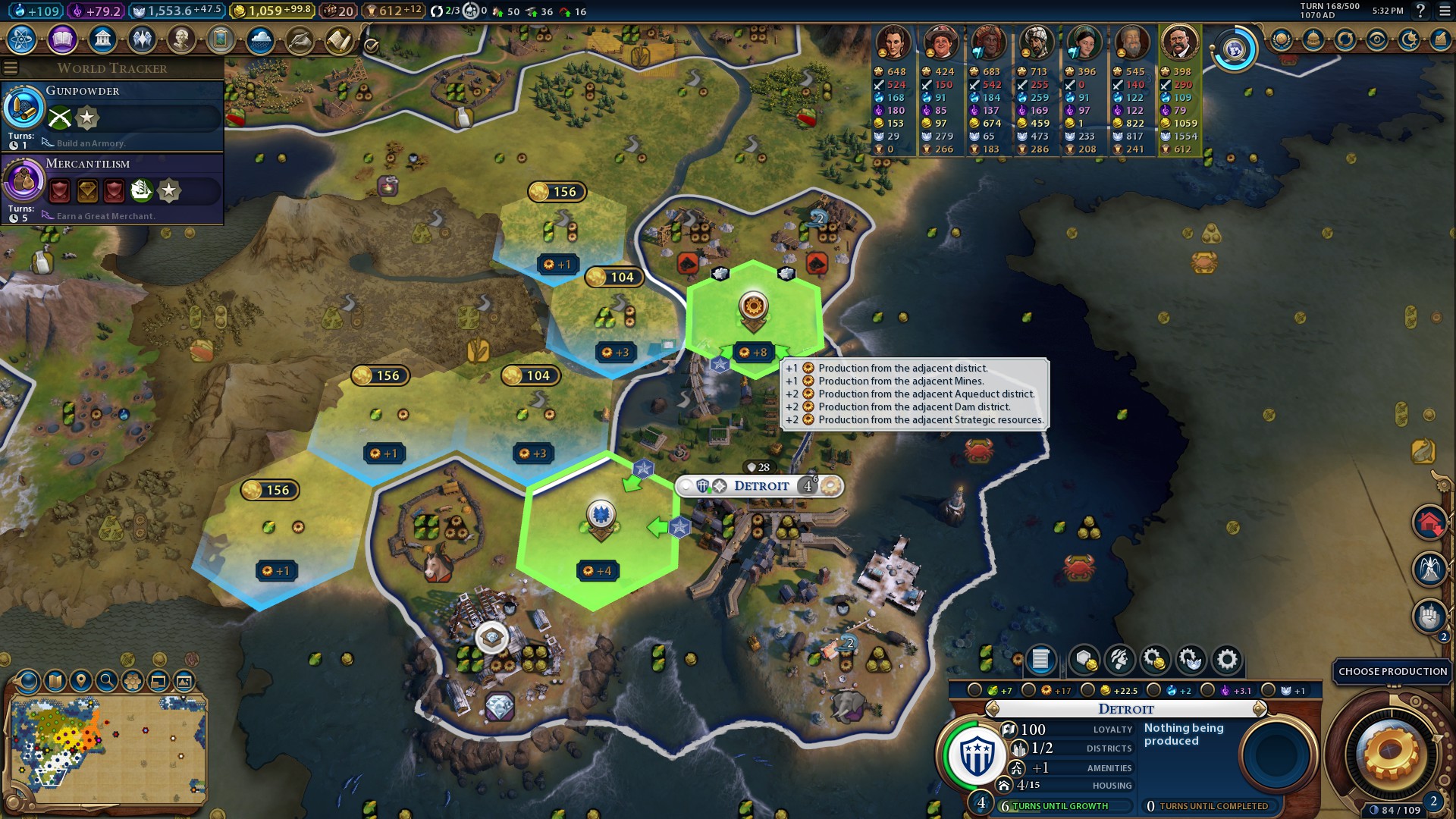Open the Government screen
Image resolution: width=1456 pixels, height=819 pixels.
tap(102, 39)
